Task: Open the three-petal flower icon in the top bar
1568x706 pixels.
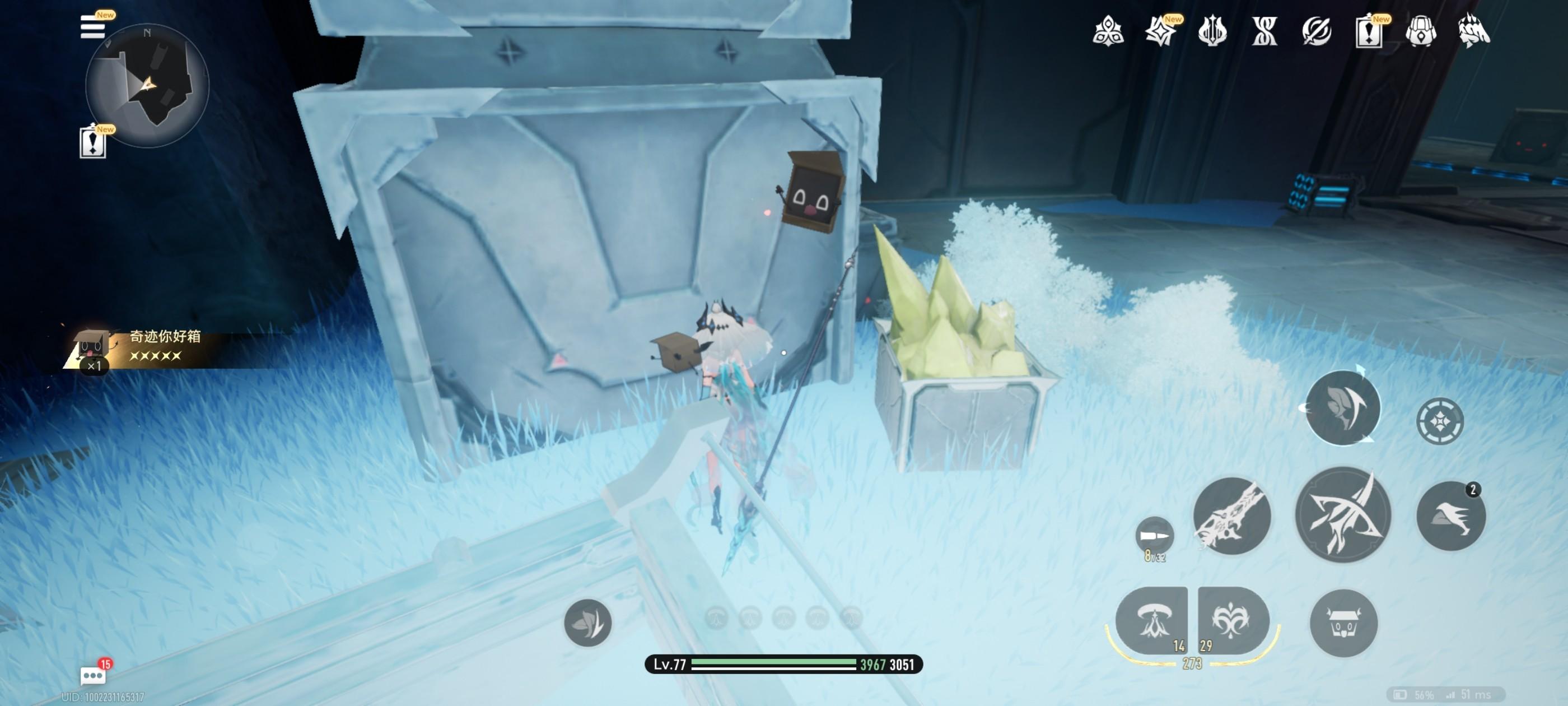Action: pos(1108,32)
